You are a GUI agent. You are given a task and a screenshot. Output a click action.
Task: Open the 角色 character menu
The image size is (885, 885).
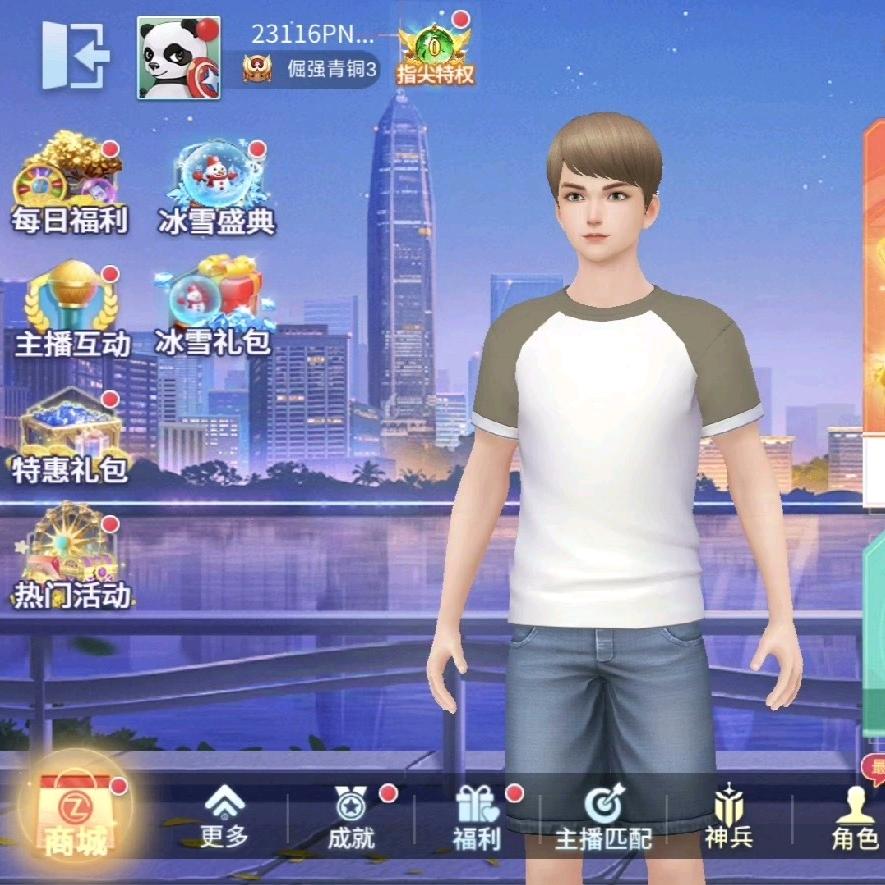pyautogui.click(x=854, y=816)
